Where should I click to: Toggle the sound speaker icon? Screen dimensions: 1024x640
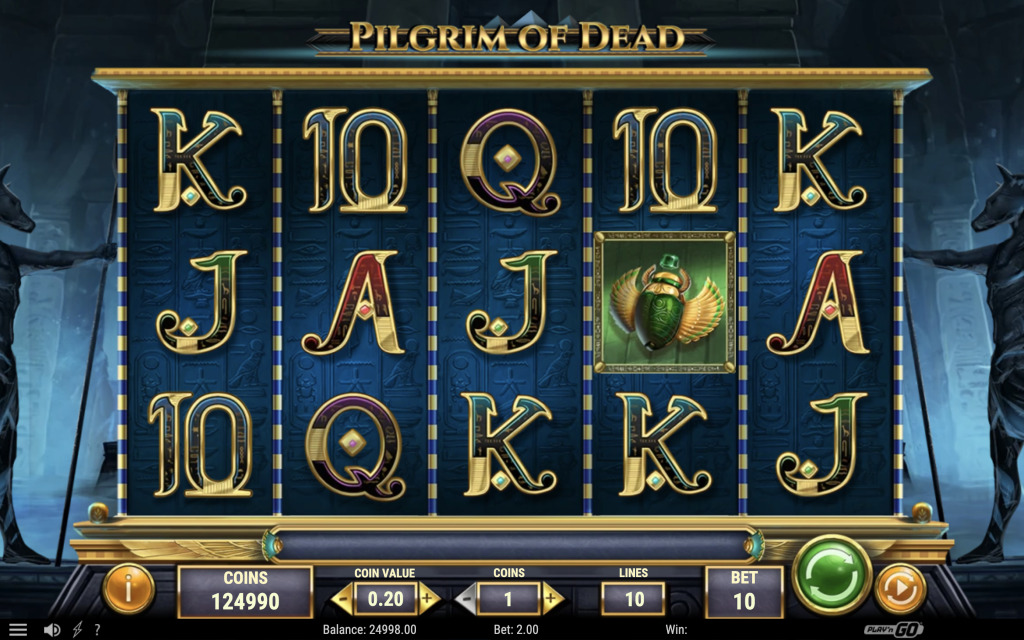52,630
